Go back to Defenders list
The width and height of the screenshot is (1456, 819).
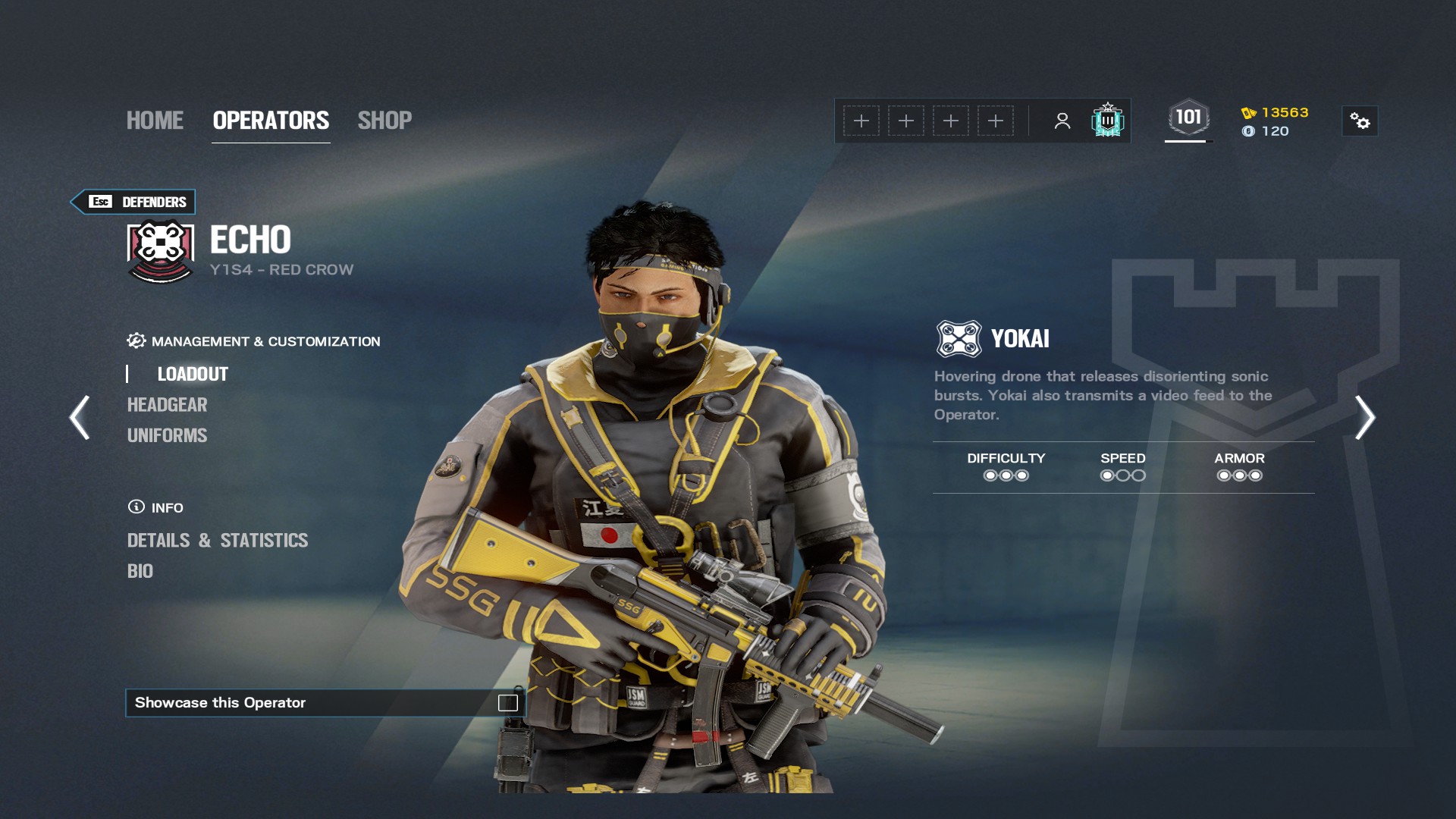click(x=134, y=202)
